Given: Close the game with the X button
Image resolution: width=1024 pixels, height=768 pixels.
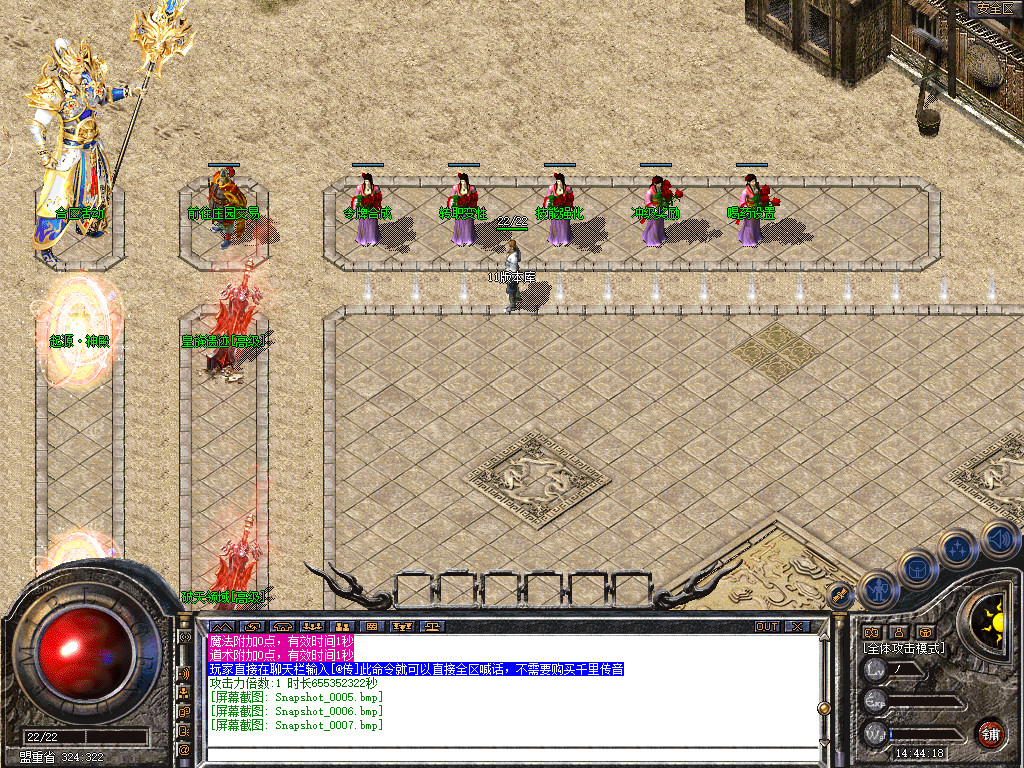Looking at the screenshot, I should 797,627.
